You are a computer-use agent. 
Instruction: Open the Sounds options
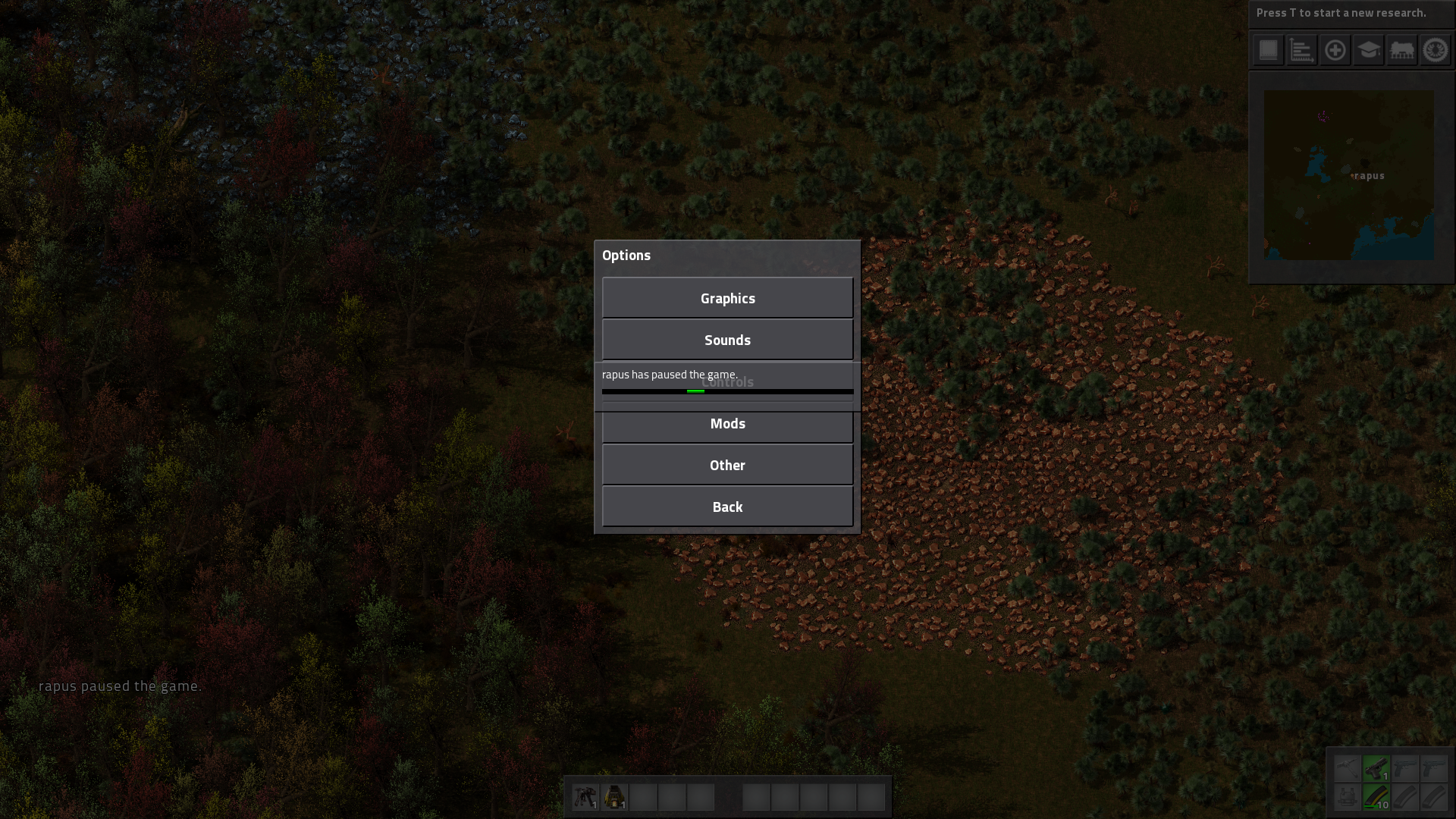pos(727,340)
